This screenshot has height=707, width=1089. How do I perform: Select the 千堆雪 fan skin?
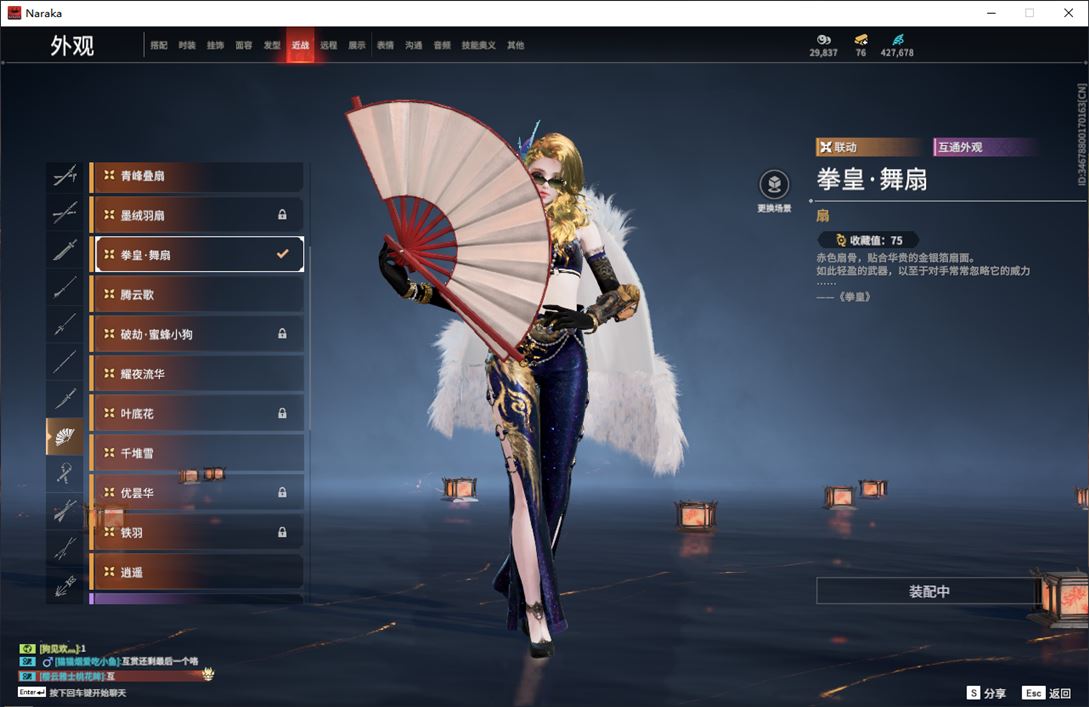(197, 453)
